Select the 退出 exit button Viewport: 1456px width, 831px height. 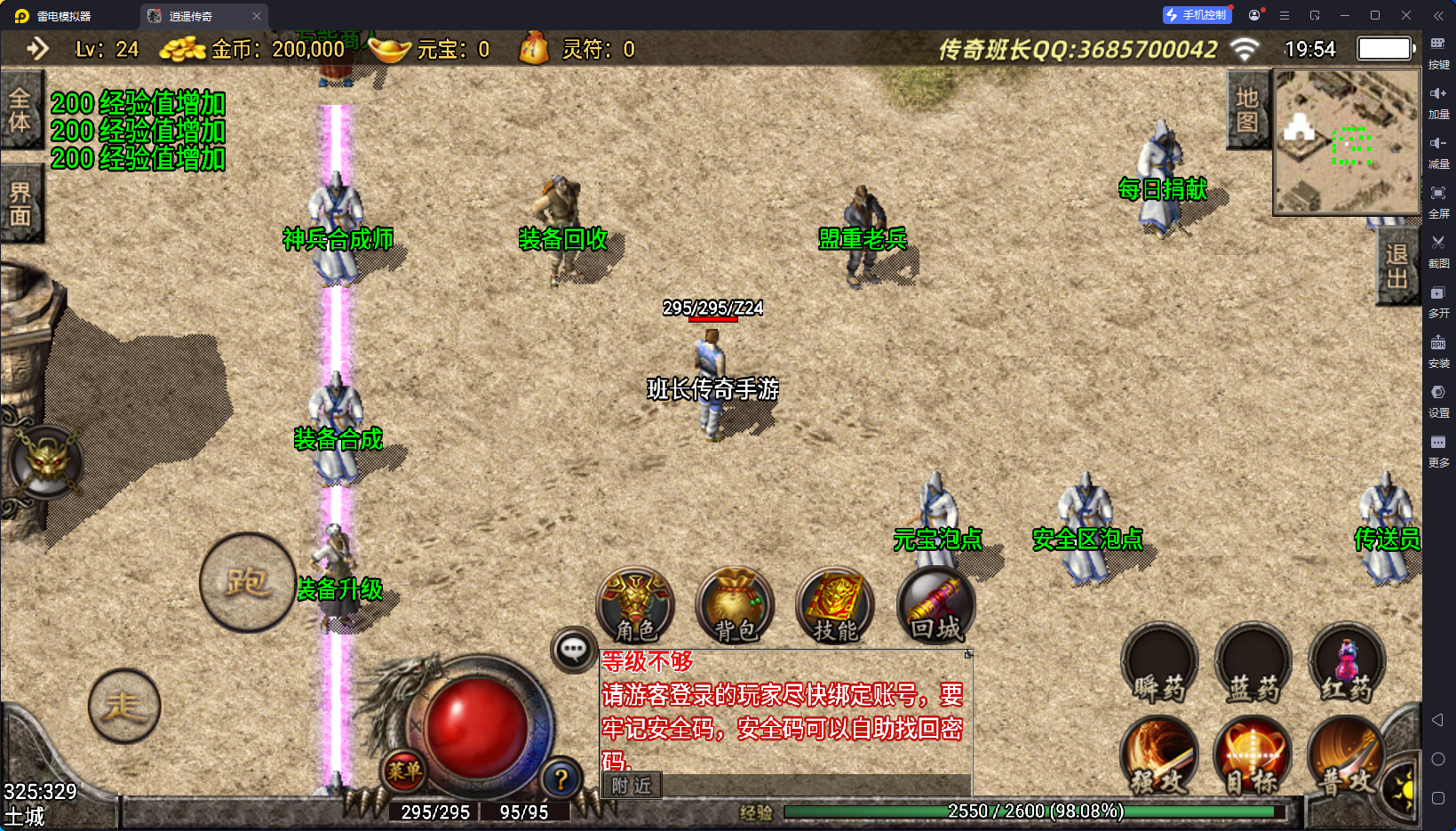[x=1396, y=266]
